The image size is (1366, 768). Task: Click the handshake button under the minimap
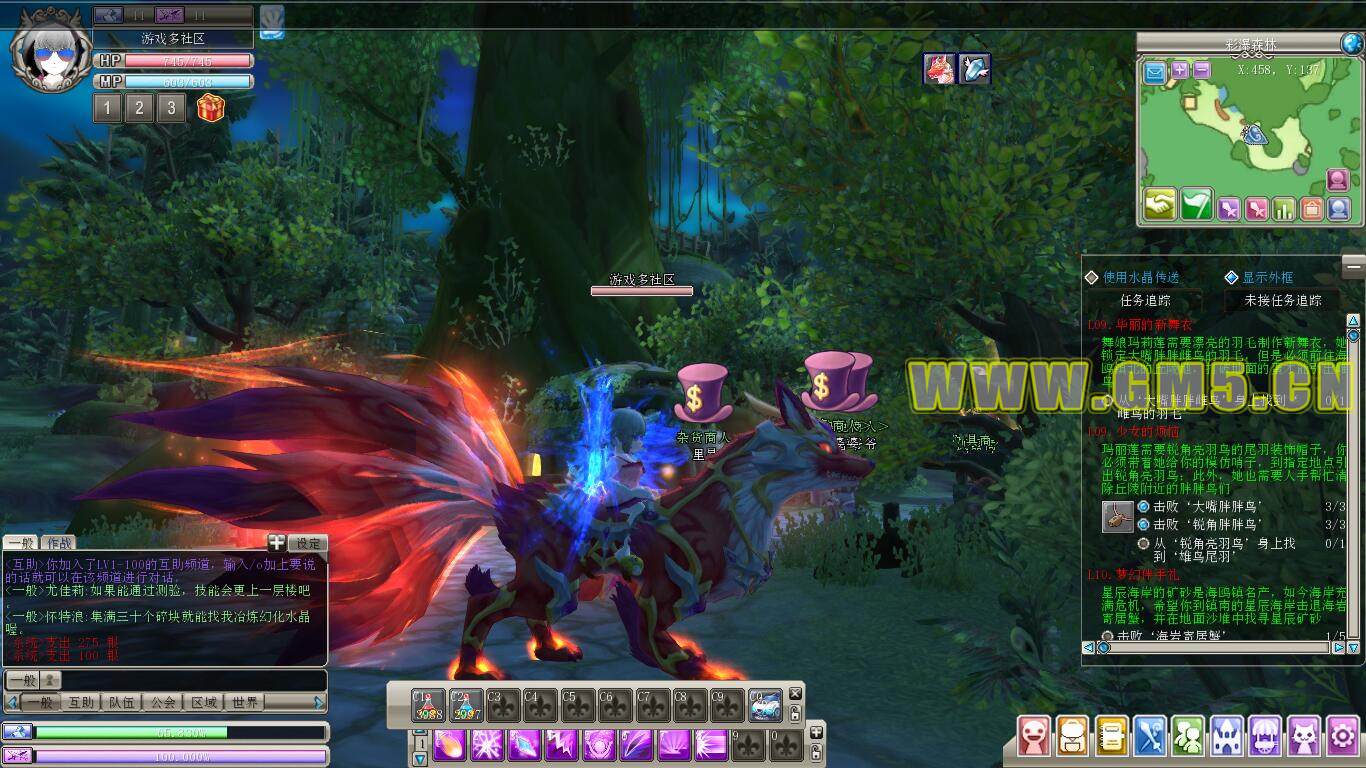(x=1160, y=205)
